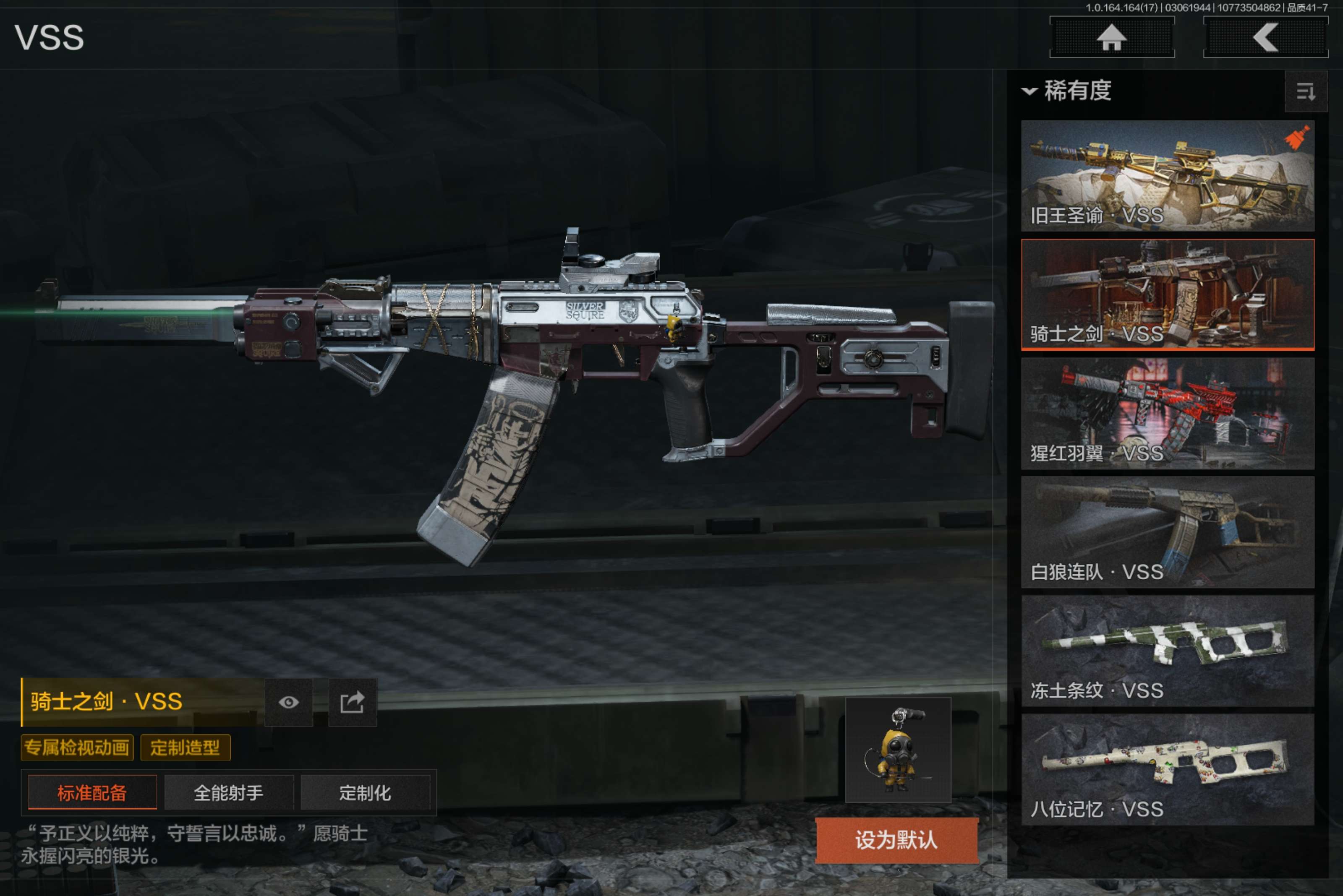Set this skin as default (设为默认)
Image resolution: width=1343 pixels, height=896 pixels.
[x=896, y=840]
